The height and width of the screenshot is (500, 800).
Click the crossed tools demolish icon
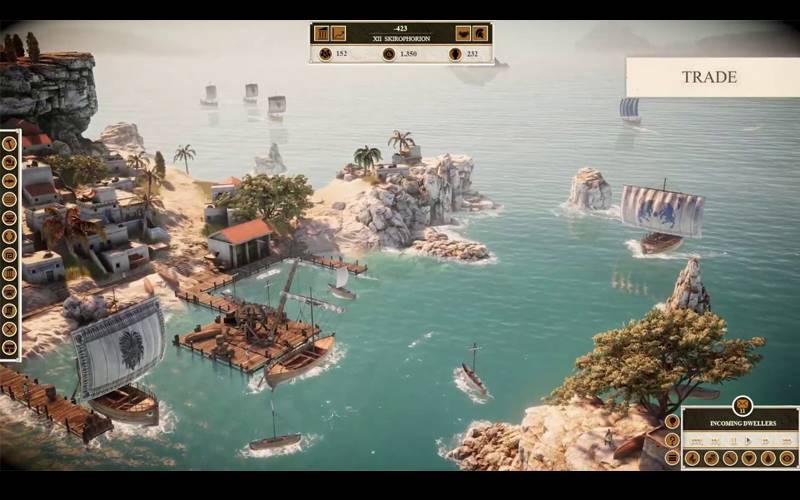point(9,329)
